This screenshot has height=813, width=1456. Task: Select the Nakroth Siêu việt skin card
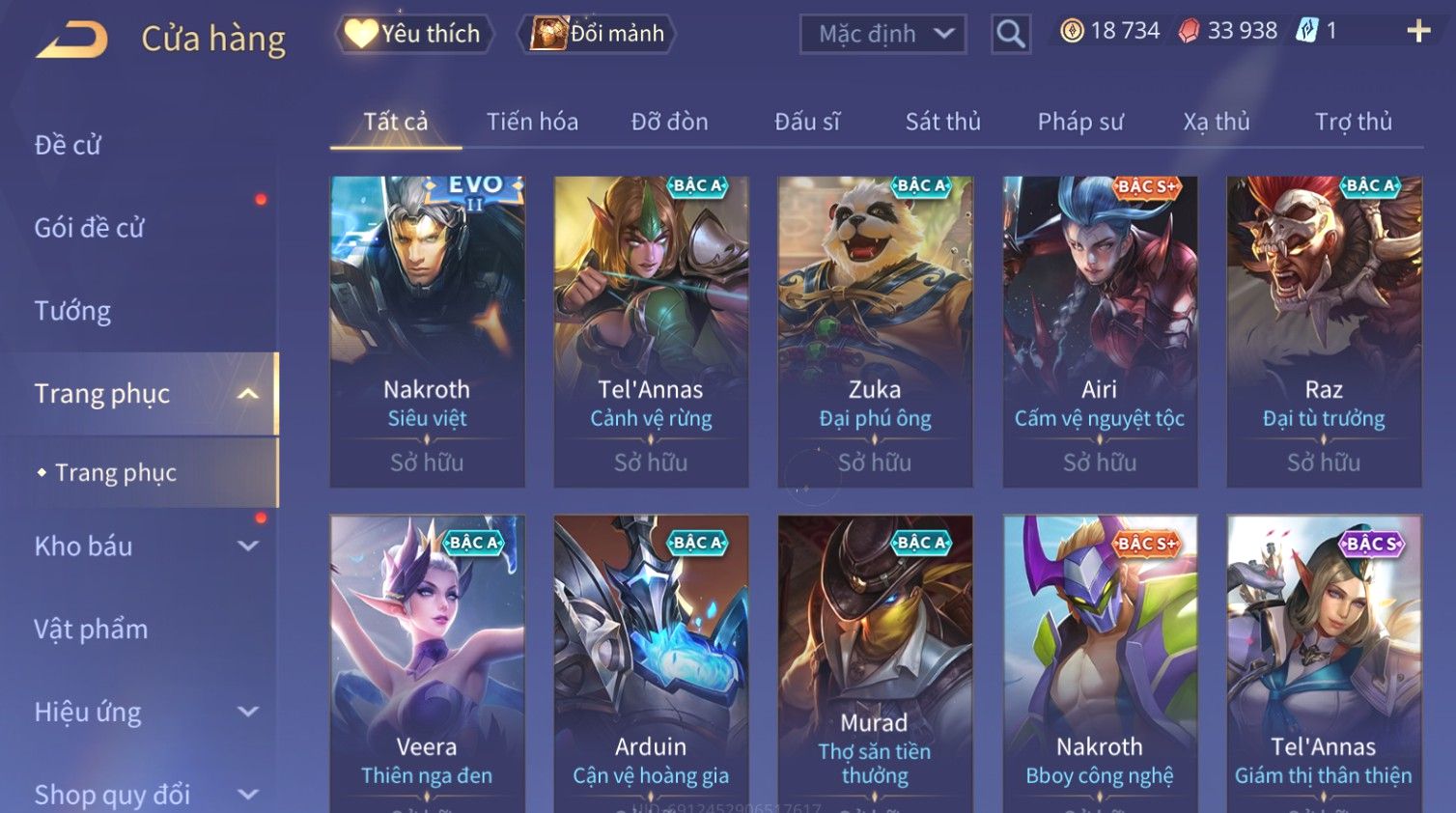coord(427,330)
